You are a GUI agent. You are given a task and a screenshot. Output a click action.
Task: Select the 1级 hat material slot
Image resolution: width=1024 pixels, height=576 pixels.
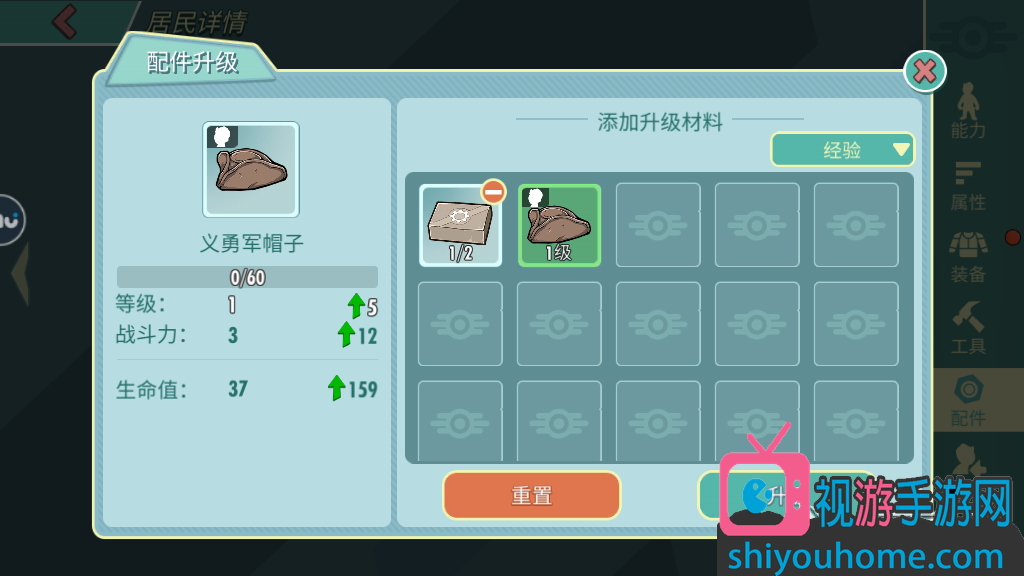pyautogui.click(x=559, y=225)
